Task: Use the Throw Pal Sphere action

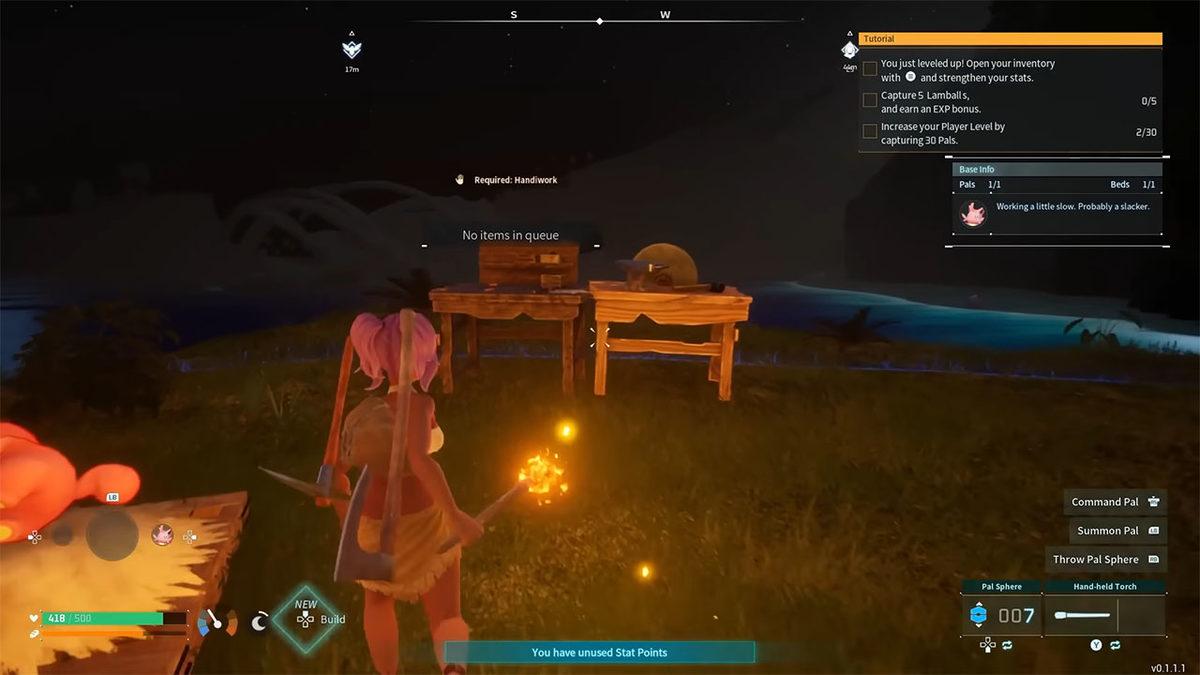Action: click(x=1106, y=560)
